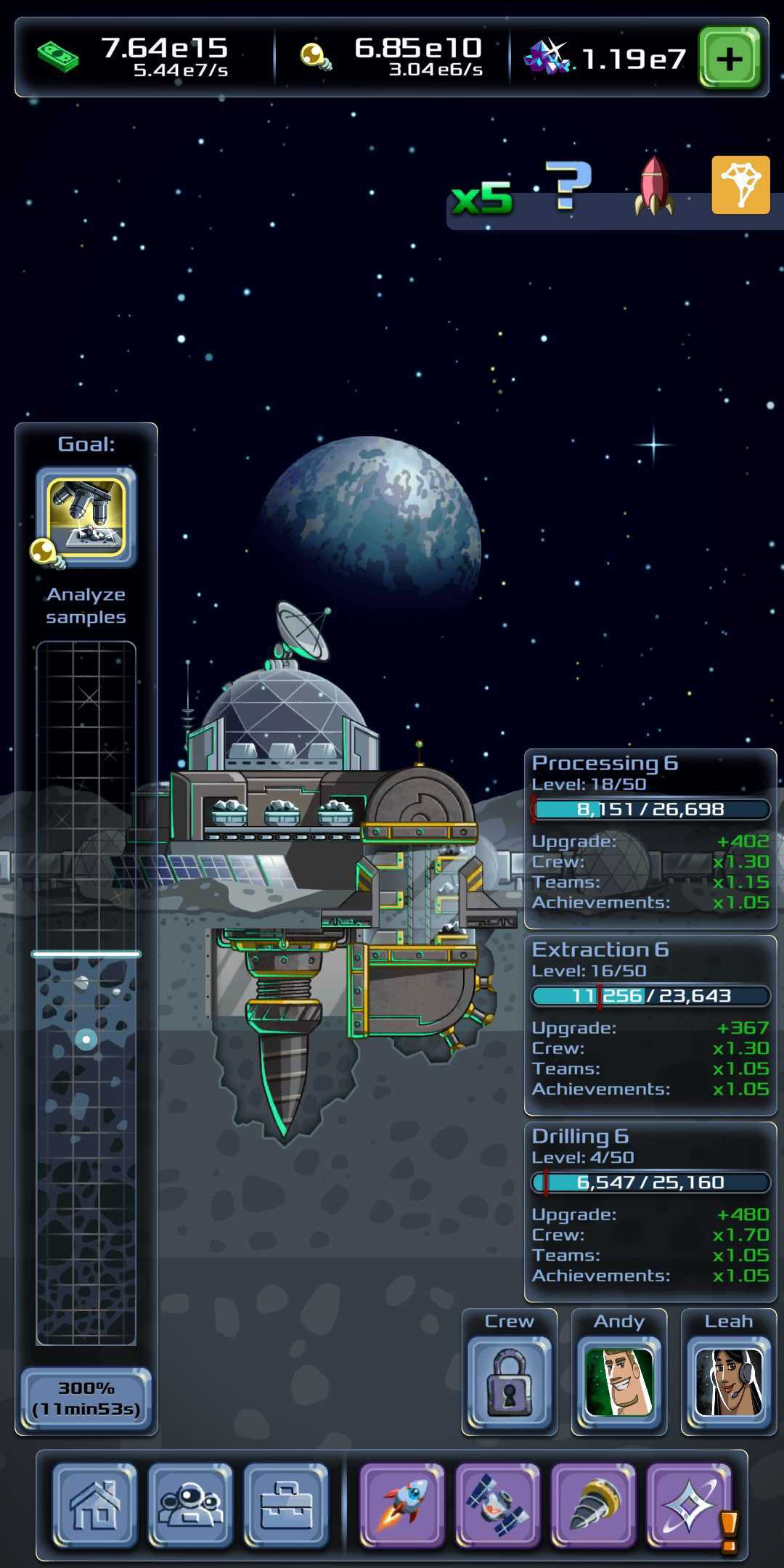Open the Analyze samples goal
This screenshot has height=1568, width=784.
coord(86,517)
